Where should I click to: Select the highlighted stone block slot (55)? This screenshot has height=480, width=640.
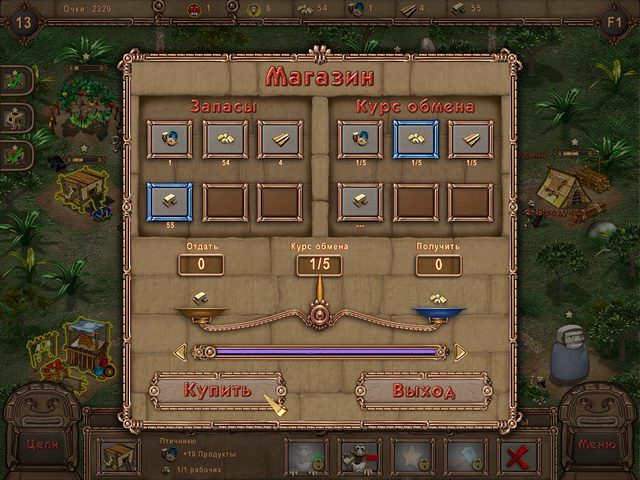170,201
